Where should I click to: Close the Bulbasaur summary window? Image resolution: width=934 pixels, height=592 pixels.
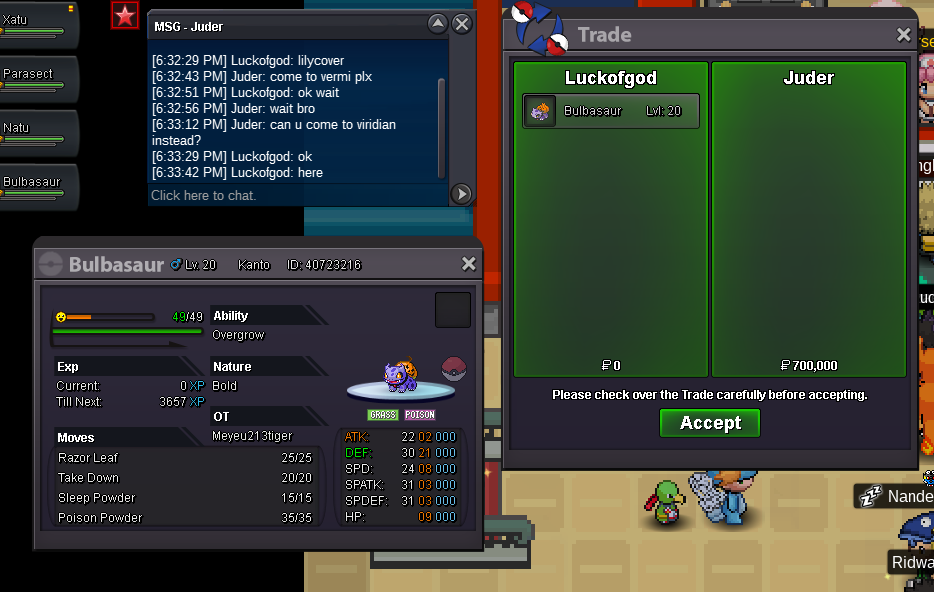(468, 264)
